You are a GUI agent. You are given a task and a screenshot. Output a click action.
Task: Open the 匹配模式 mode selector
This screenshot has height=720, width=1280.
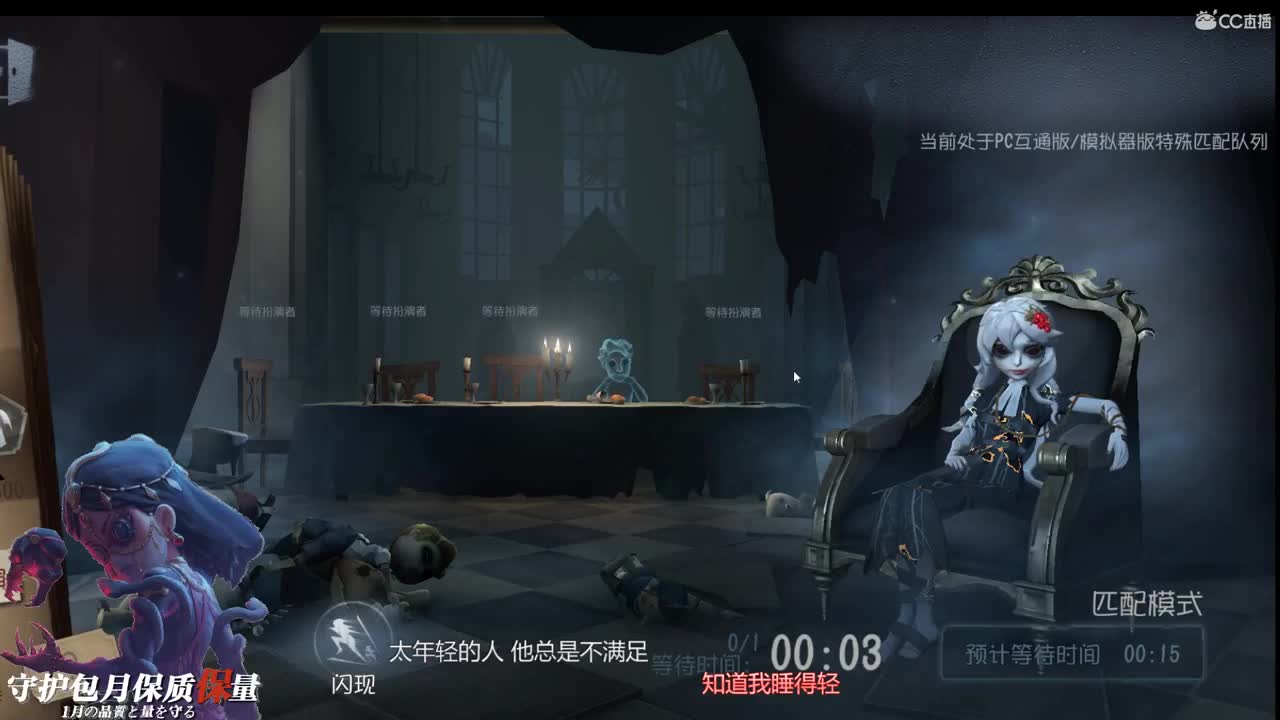[1148, 601]
